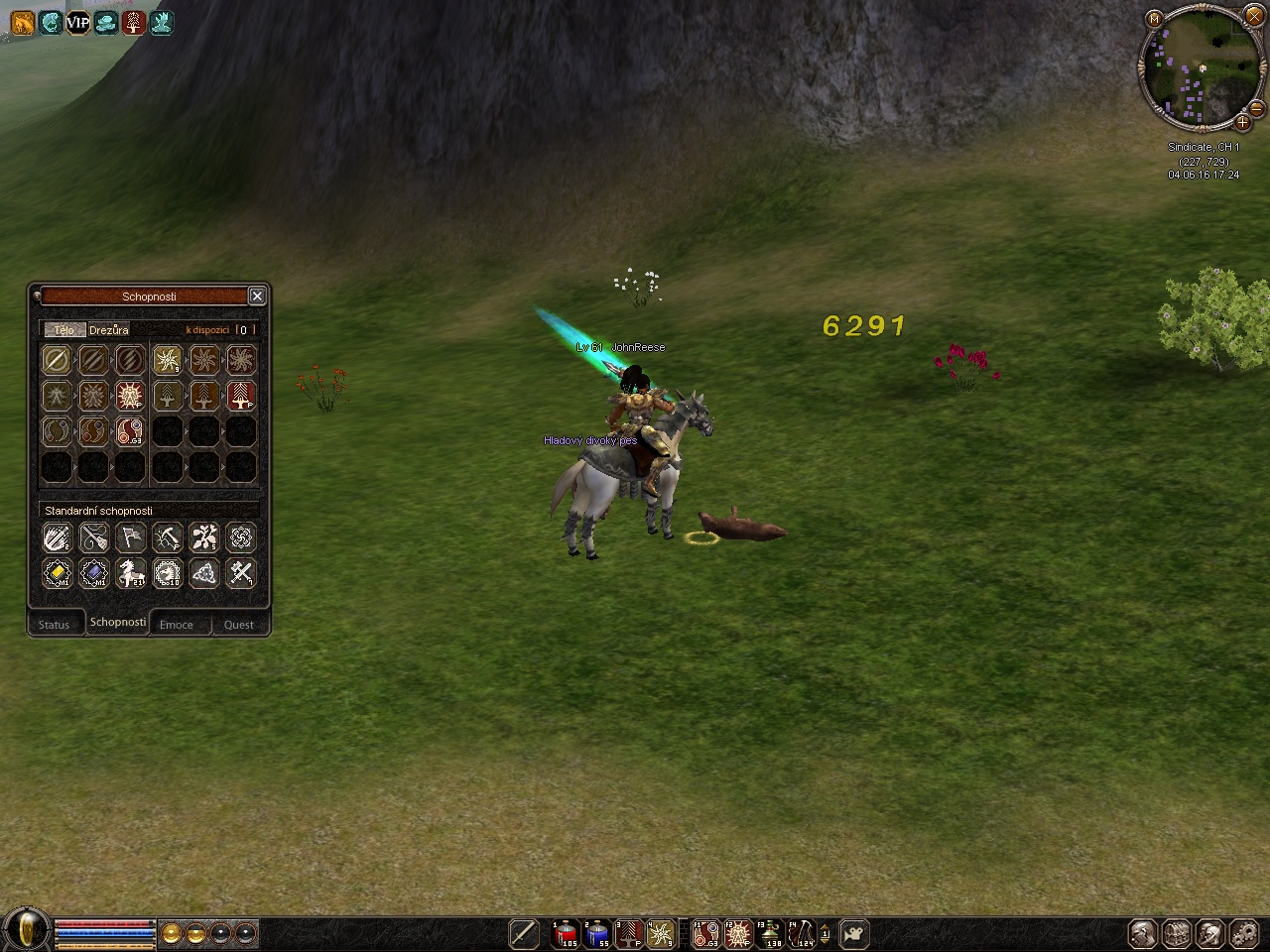Image resolution: width=1270 pixels, height=952 pixels.
Task: Use the blue potion in quickslot 2
Action: (x=597, y=933)
